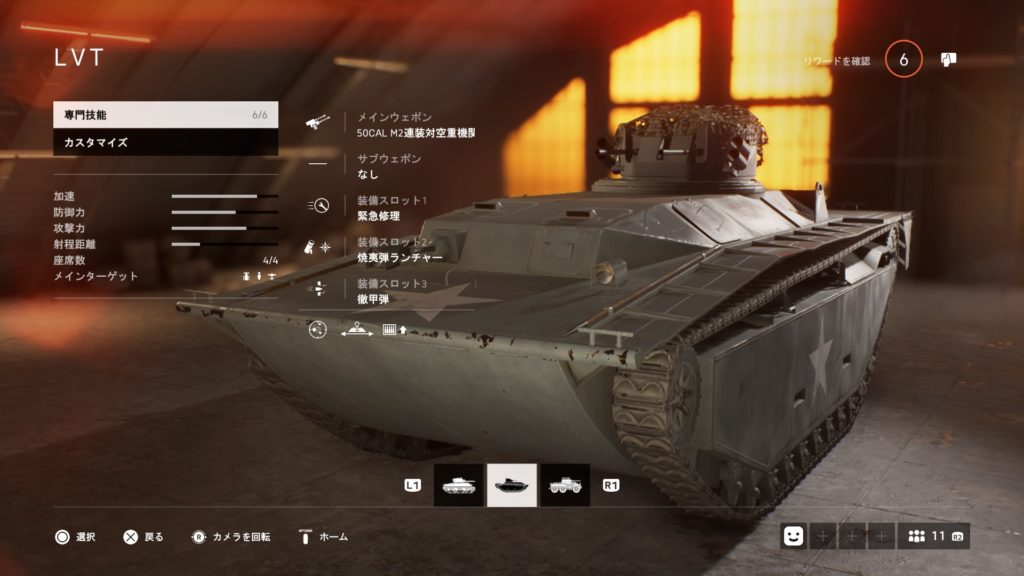The width and height of the screenshot is (1024, 576).
Task: Open the カスタマイズ menu entry
Action: point(165,143)
